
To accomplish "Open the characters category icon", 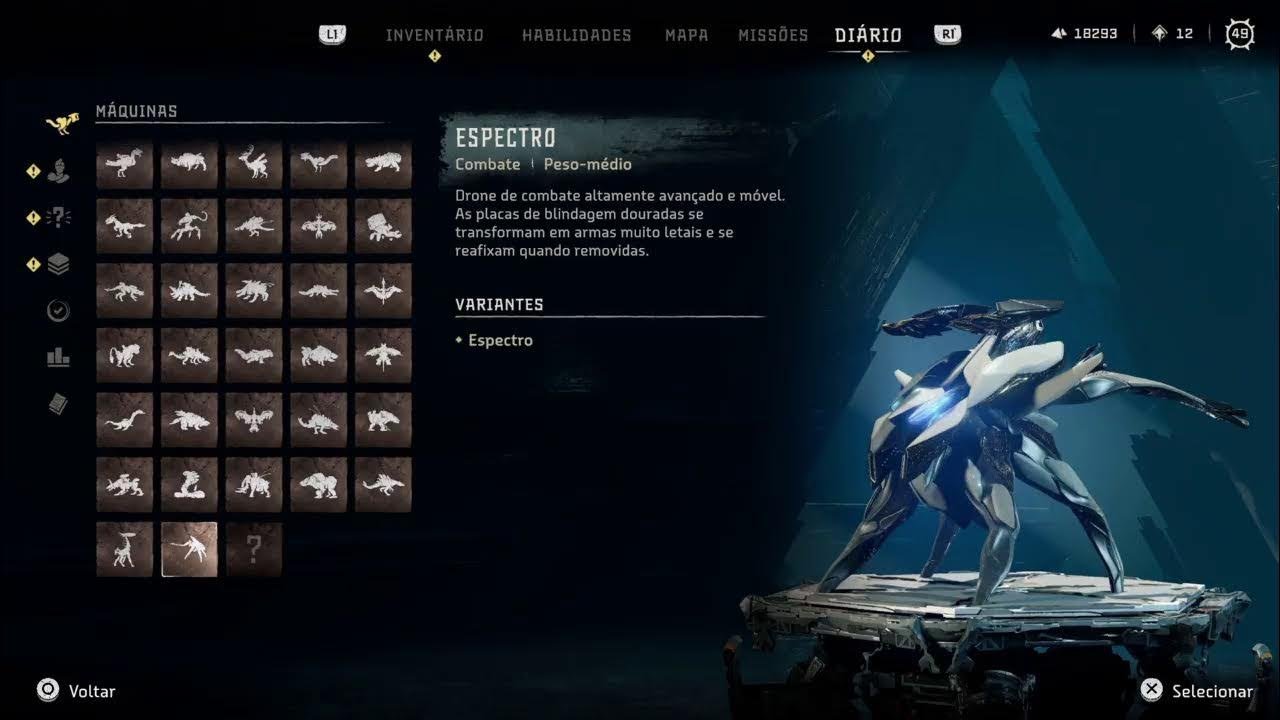I will pos(59,171).
